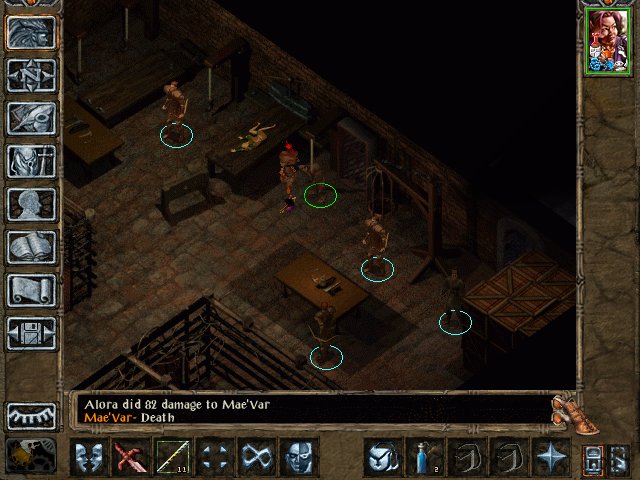Image resolution: width=640 pixels, height=480 pixels.
Task: Open the options floppy disk menu
Action: click(32, 333)
